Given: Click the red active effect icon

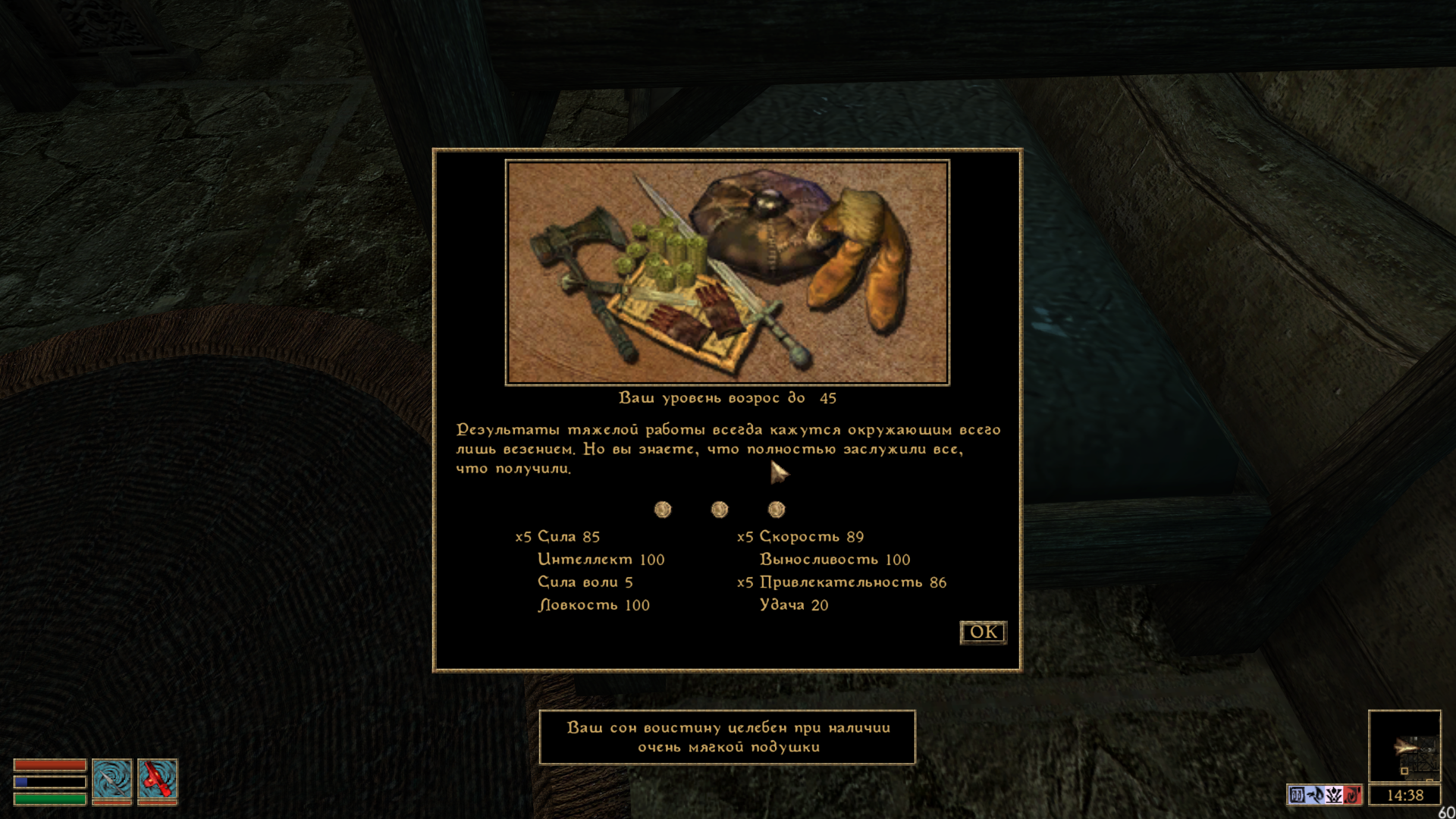Looking at the screenshot, I should [x=1352, y=795].
